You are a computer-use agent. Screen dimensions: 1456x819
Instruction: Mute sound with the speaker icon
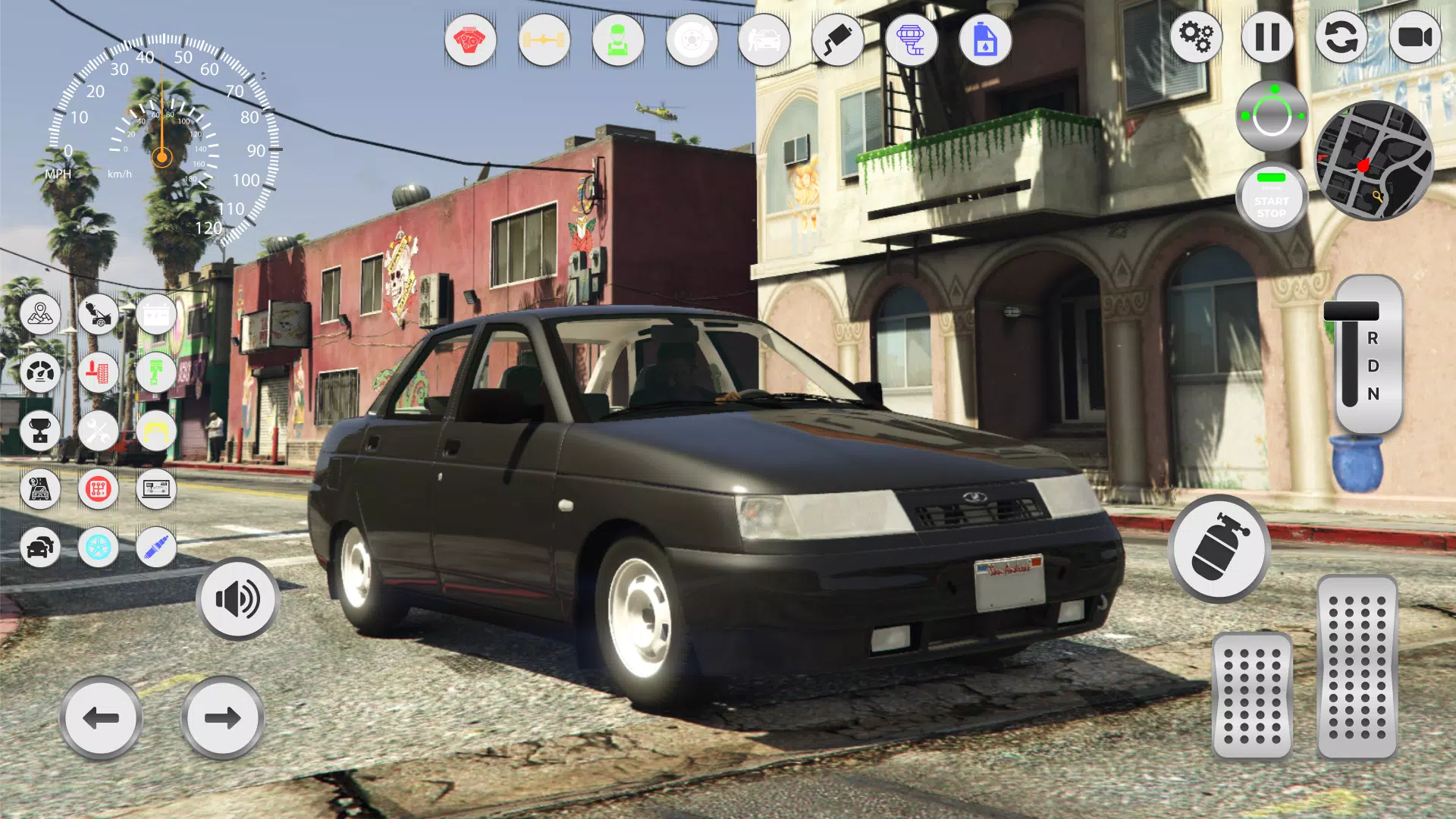coord(237,599)
